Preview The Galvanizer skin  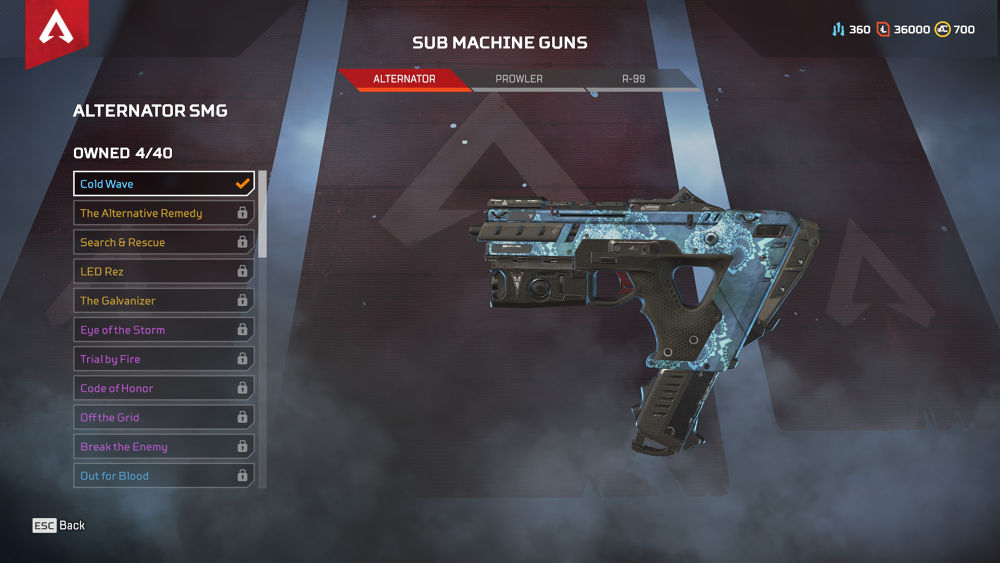coord(164,300)
